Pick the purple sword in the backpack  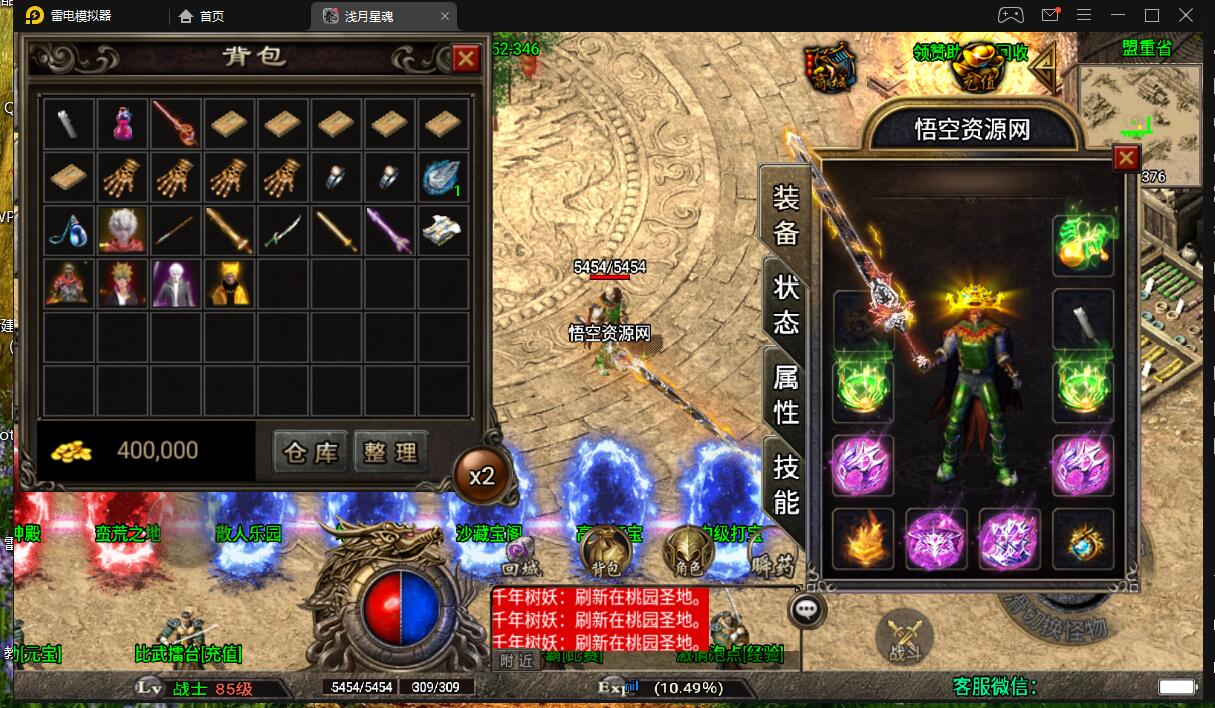click(390, 230)
